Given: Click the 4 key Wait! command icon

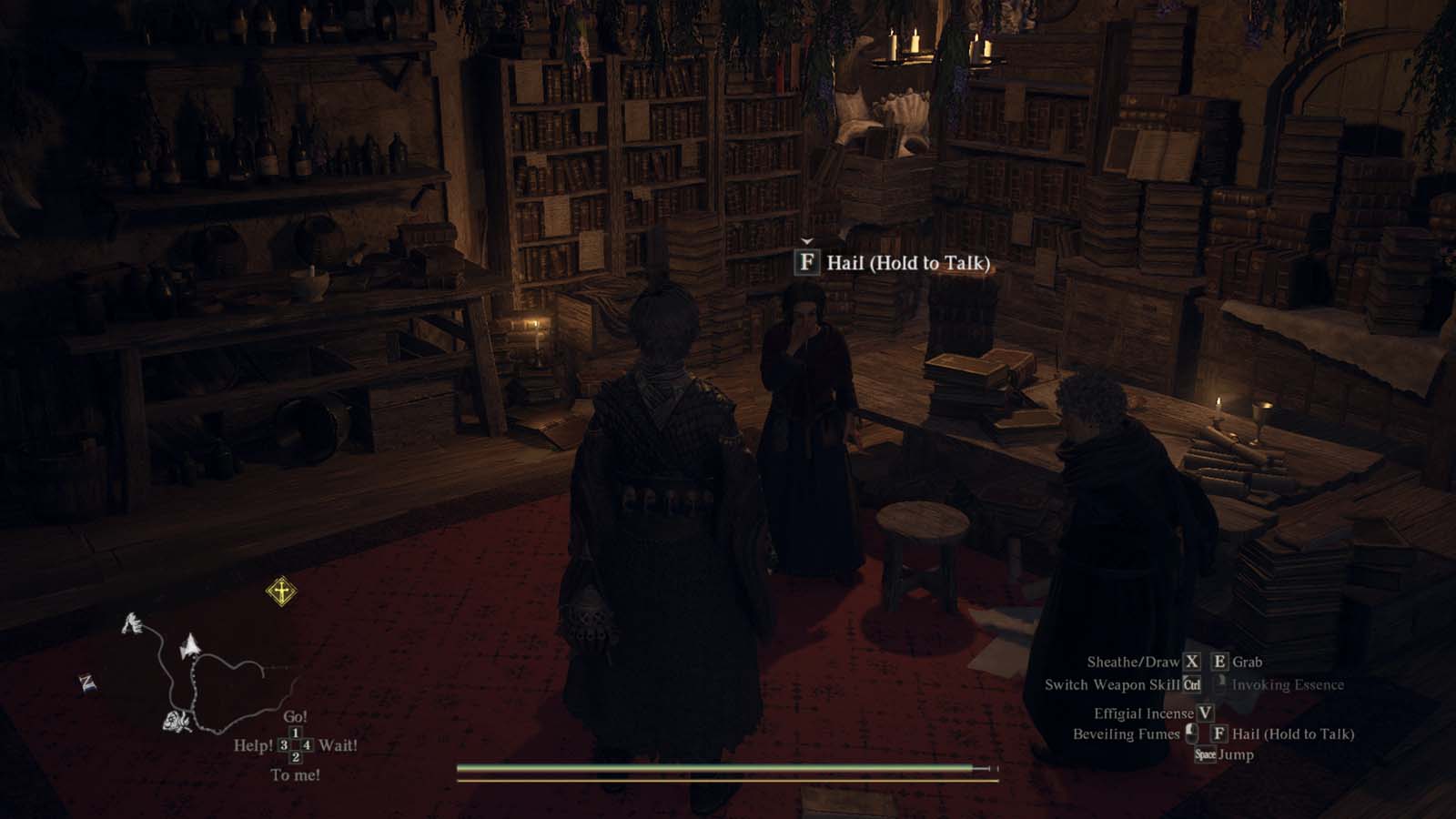Looking at the screenshot, I should pyautogui.click(x=307, y=744).
